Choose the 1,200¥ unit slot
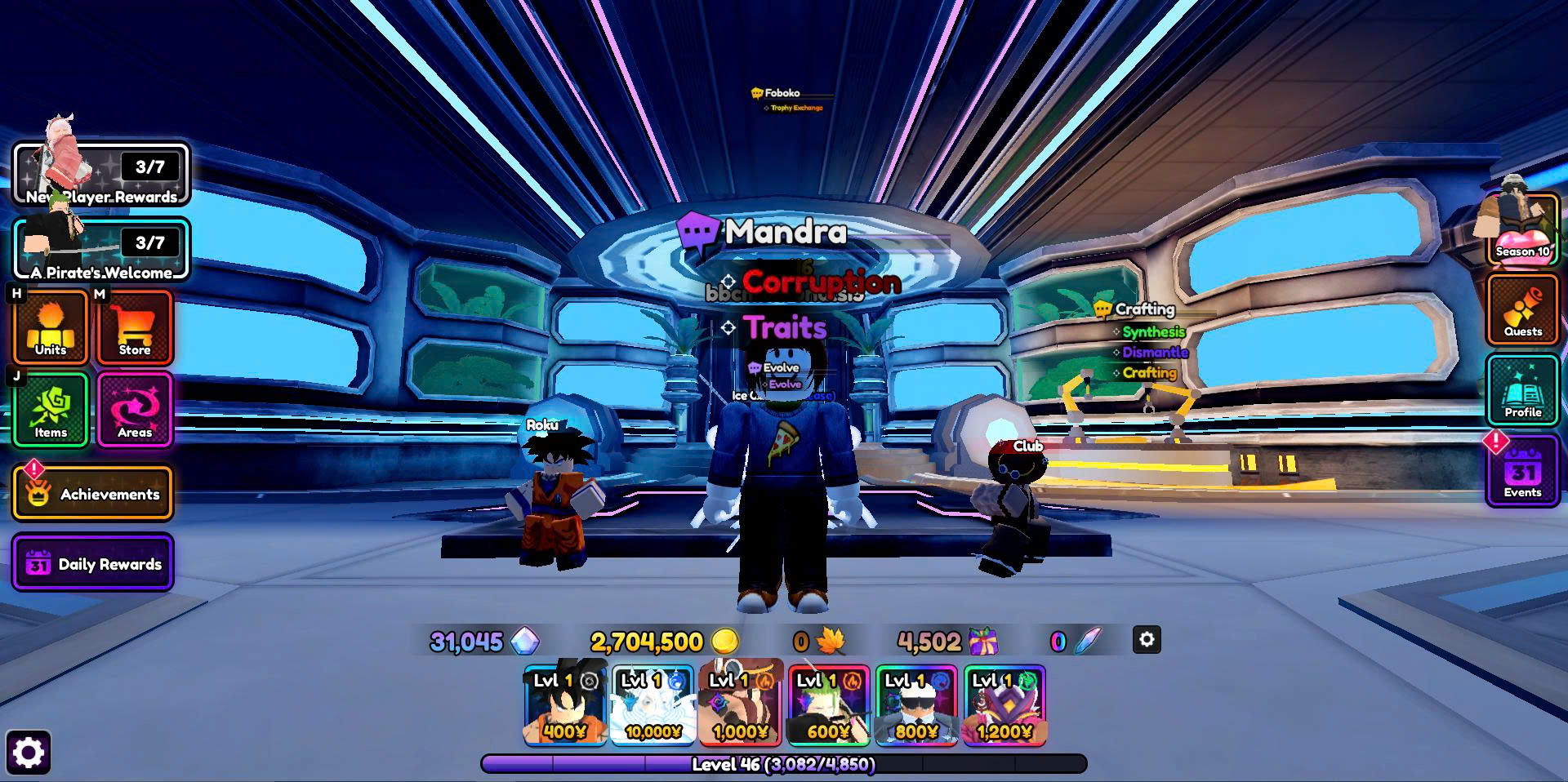 (x=1004, y=705)
